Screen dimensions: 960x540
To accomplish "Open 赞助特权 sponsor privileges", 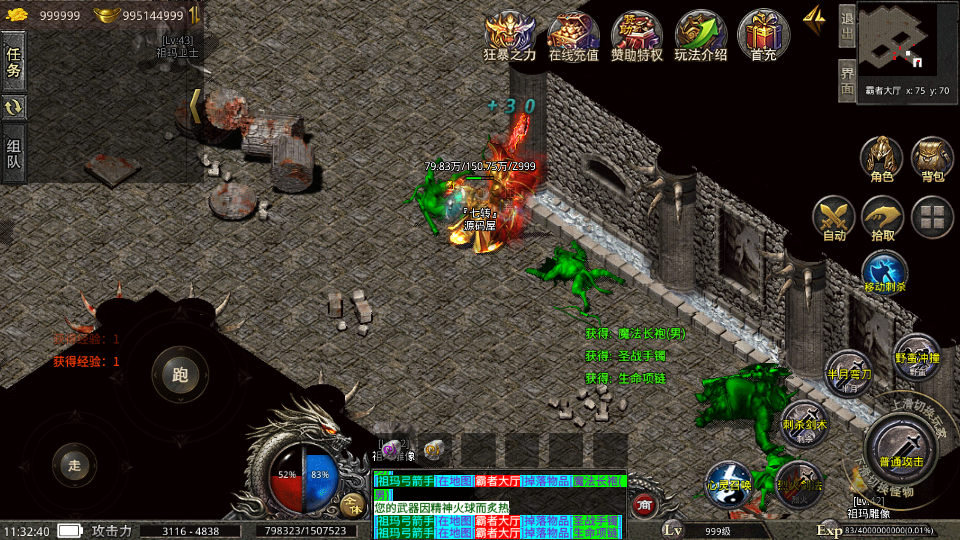I will (637, 37).
